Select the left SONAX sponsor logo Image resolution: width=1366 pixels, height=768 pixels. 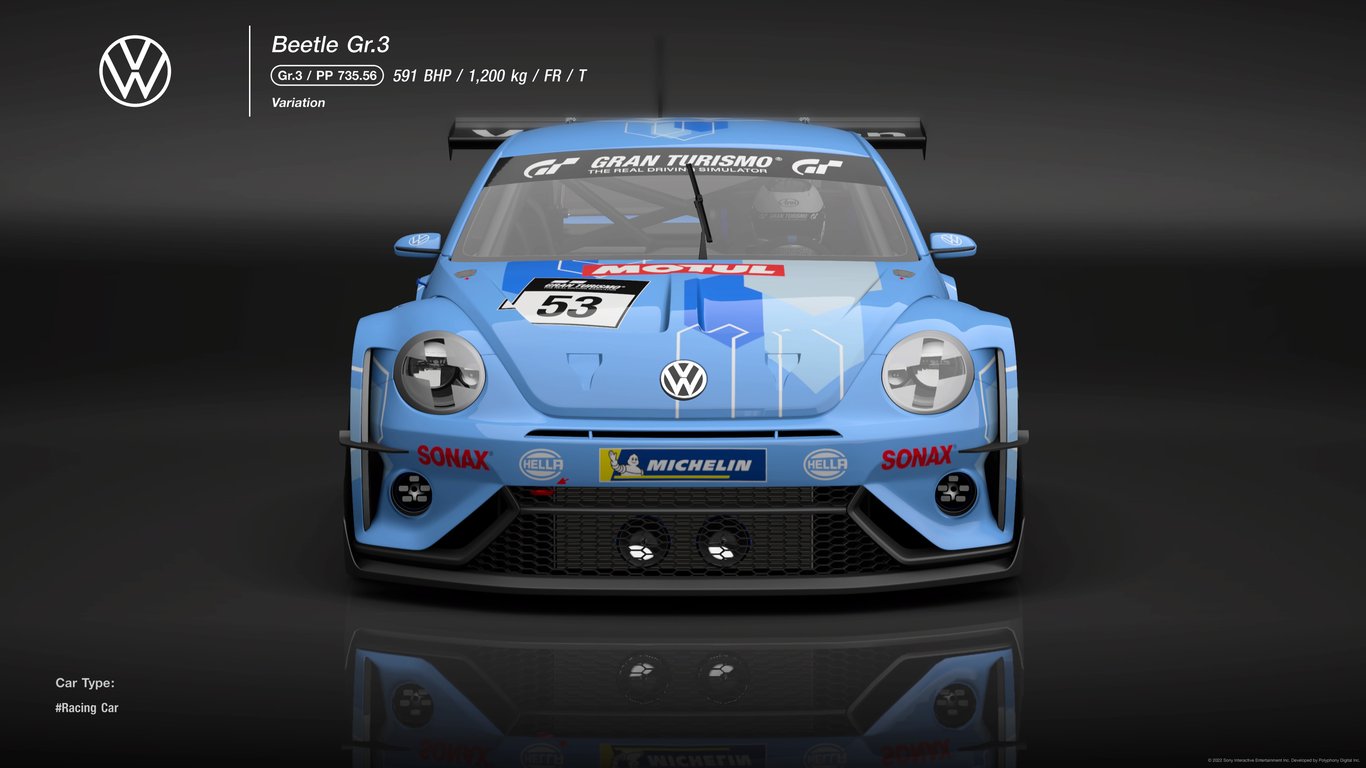click(x=456, y=460)
